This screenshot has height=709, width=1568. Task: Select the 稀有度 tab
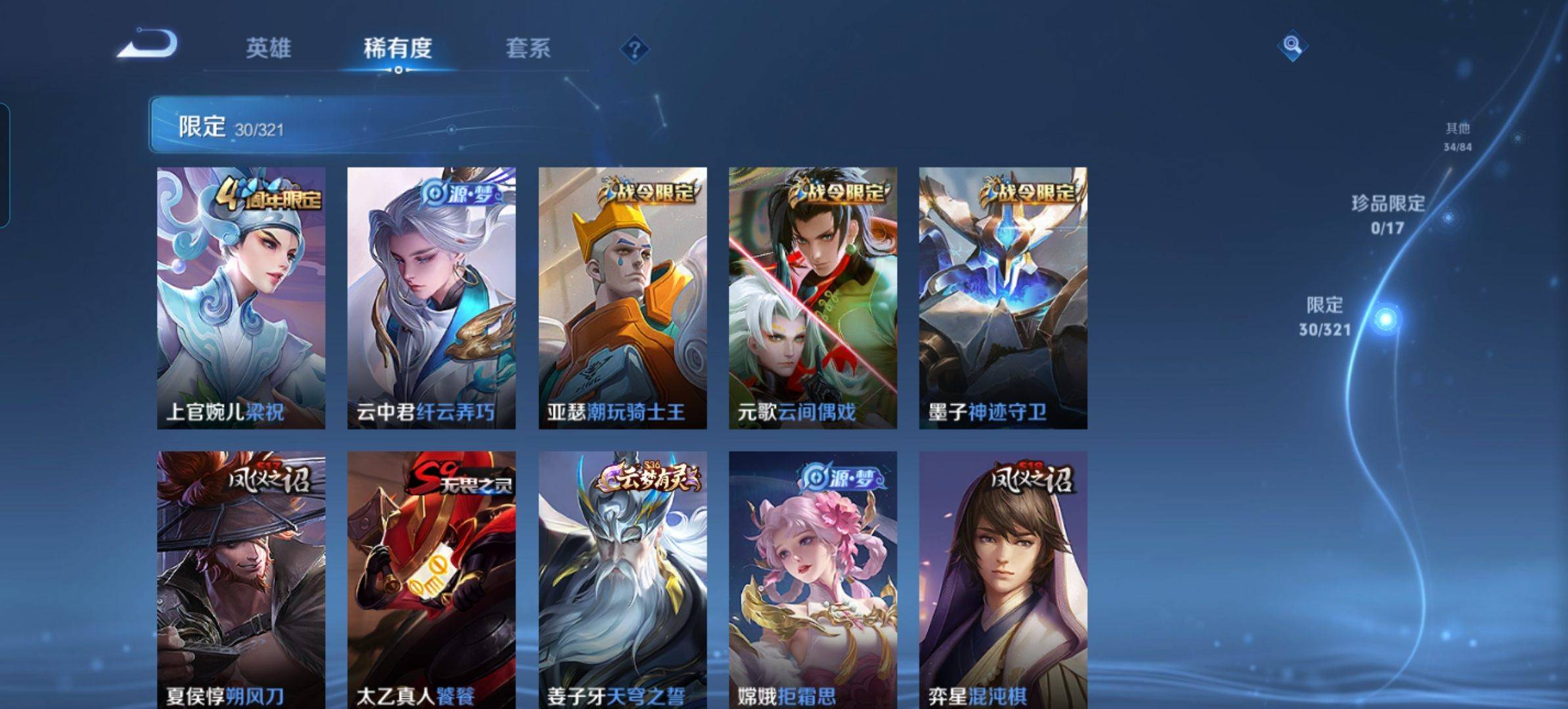(397, 49)
